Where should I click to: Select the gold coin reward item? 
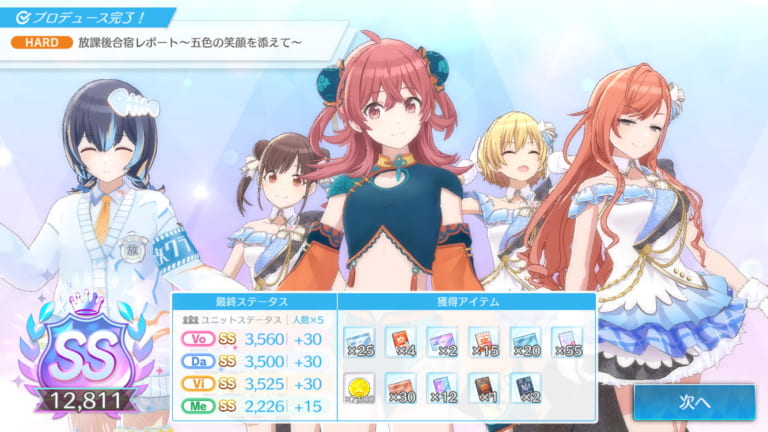[359, 388]
